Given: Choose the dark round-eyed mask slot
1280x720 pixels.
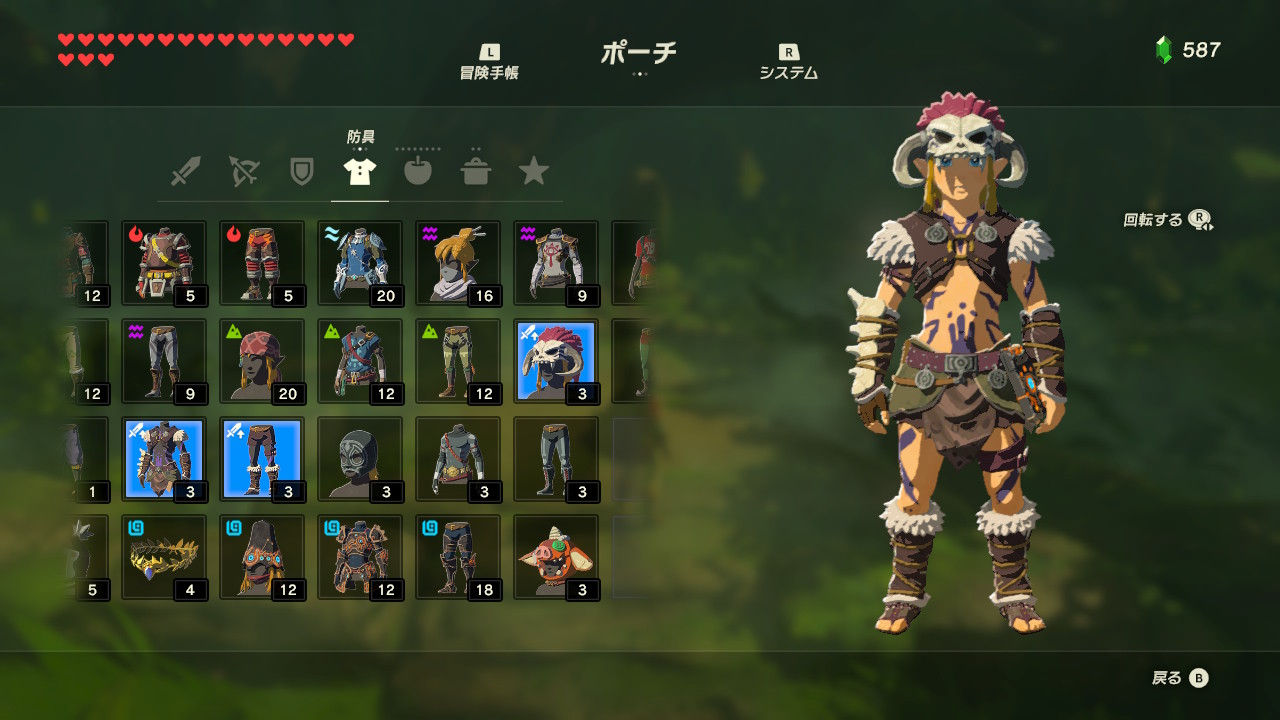Looking at the screenshot, I should pos(360,459).
